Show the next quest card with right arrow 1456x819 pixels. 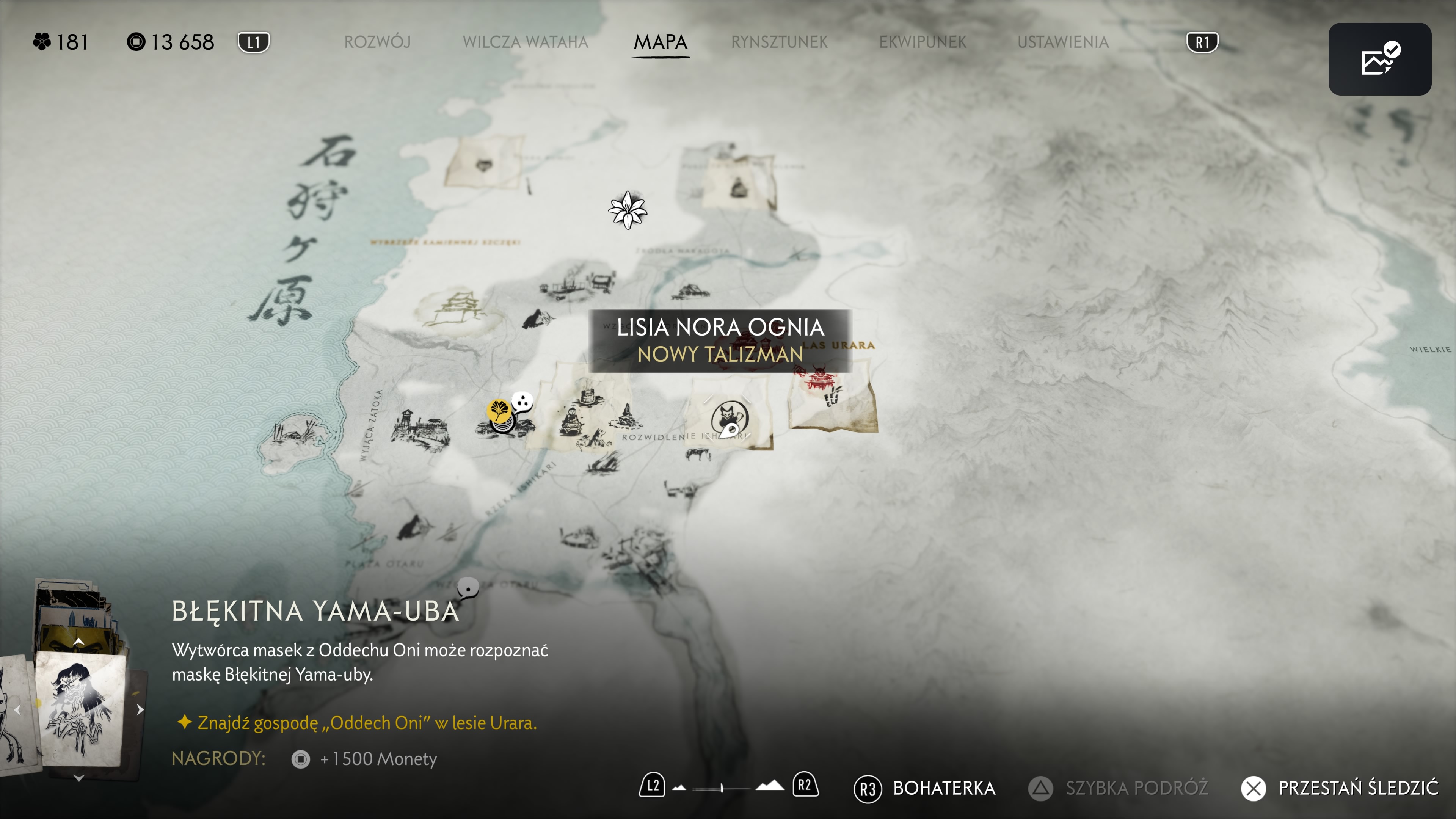(140, 709)
